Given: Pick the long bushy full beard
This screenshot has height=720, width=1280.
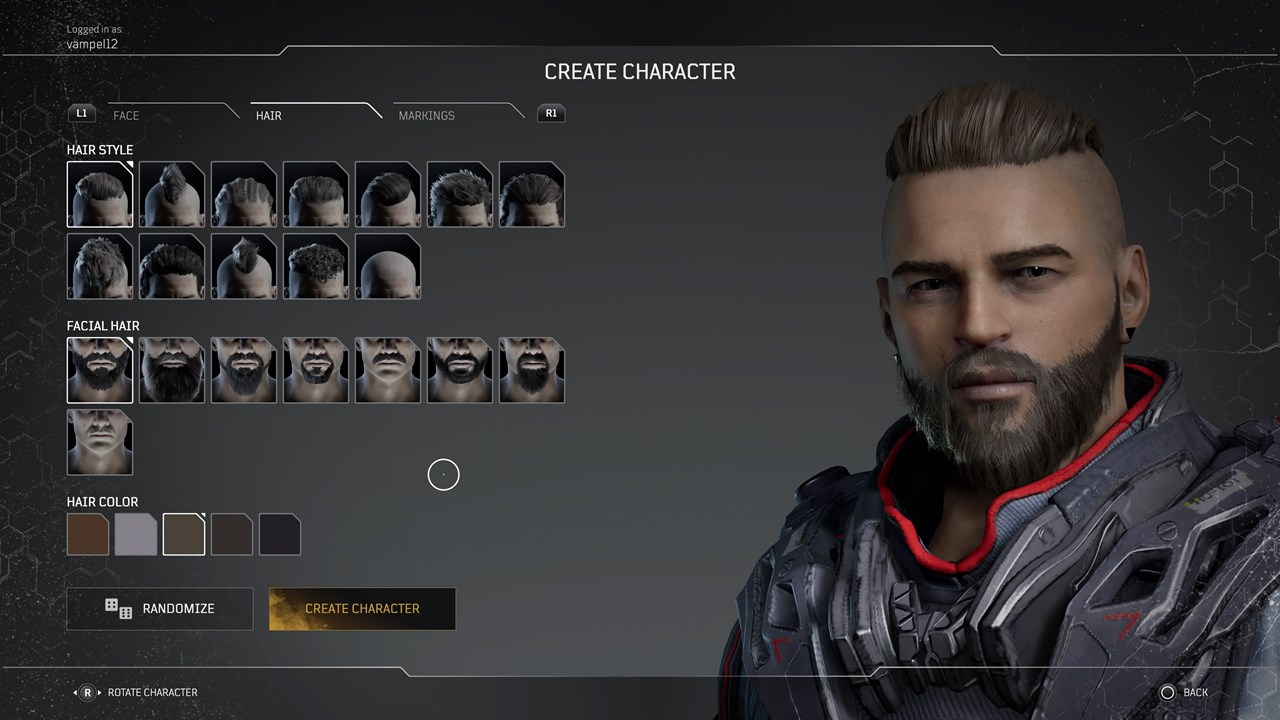Looking at the screenshot, I should [x=172, y=371].
